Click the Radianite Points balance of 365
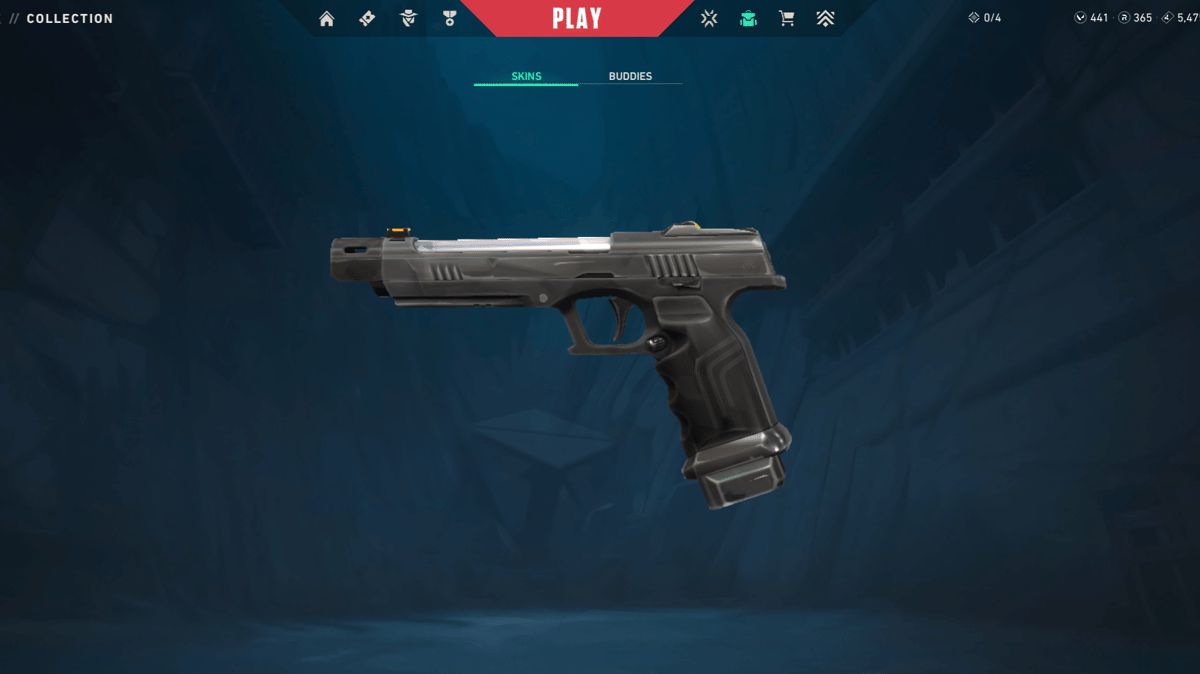The width and height of the screenshot is (1200, 674). 1135,18
